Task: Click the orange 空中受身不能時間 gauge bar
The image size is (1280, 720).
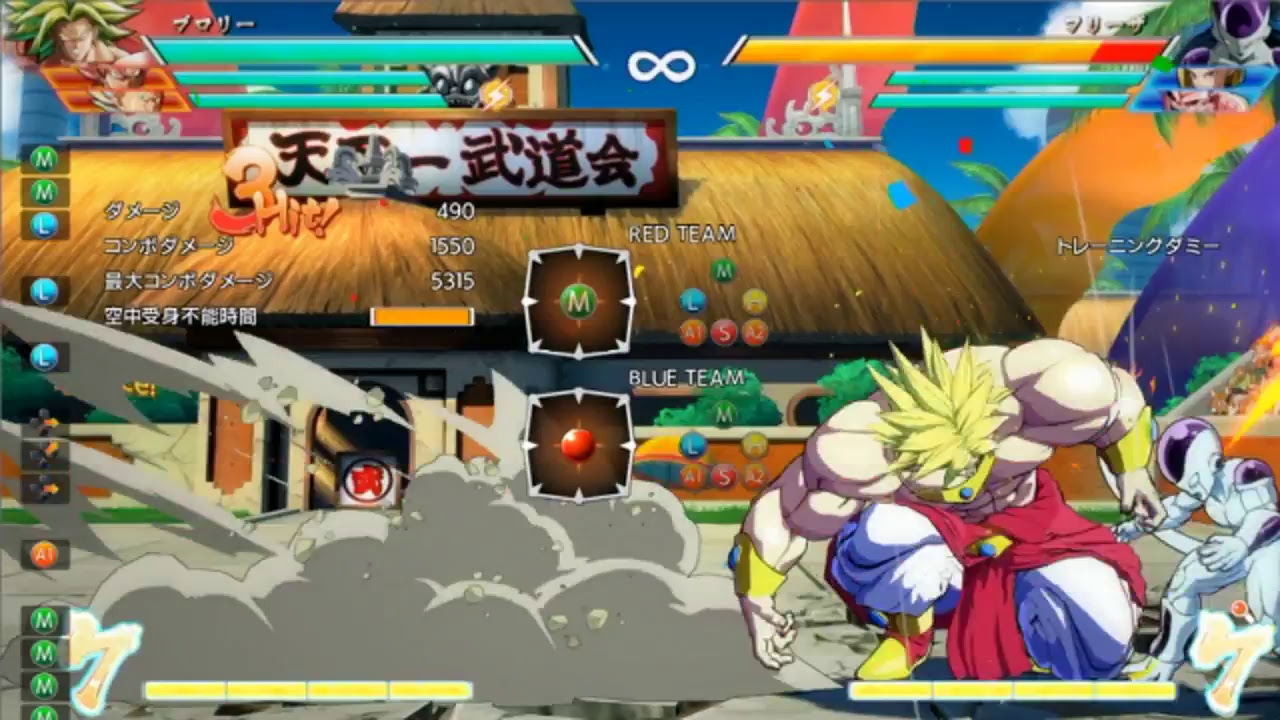Action: pos(420,315)
